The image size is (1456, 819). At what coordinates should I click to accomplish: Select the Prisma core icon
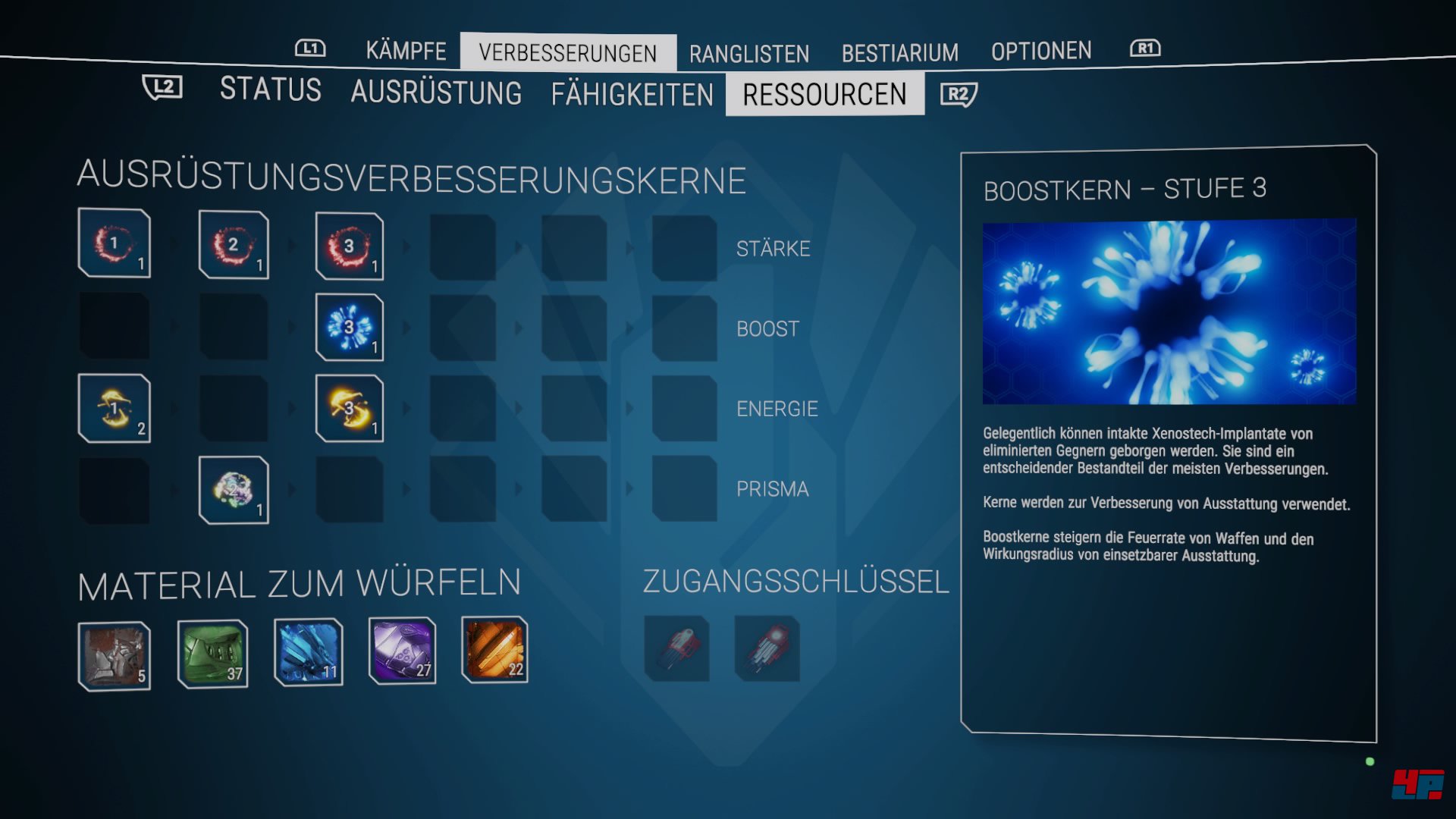(x=234, y=489)
